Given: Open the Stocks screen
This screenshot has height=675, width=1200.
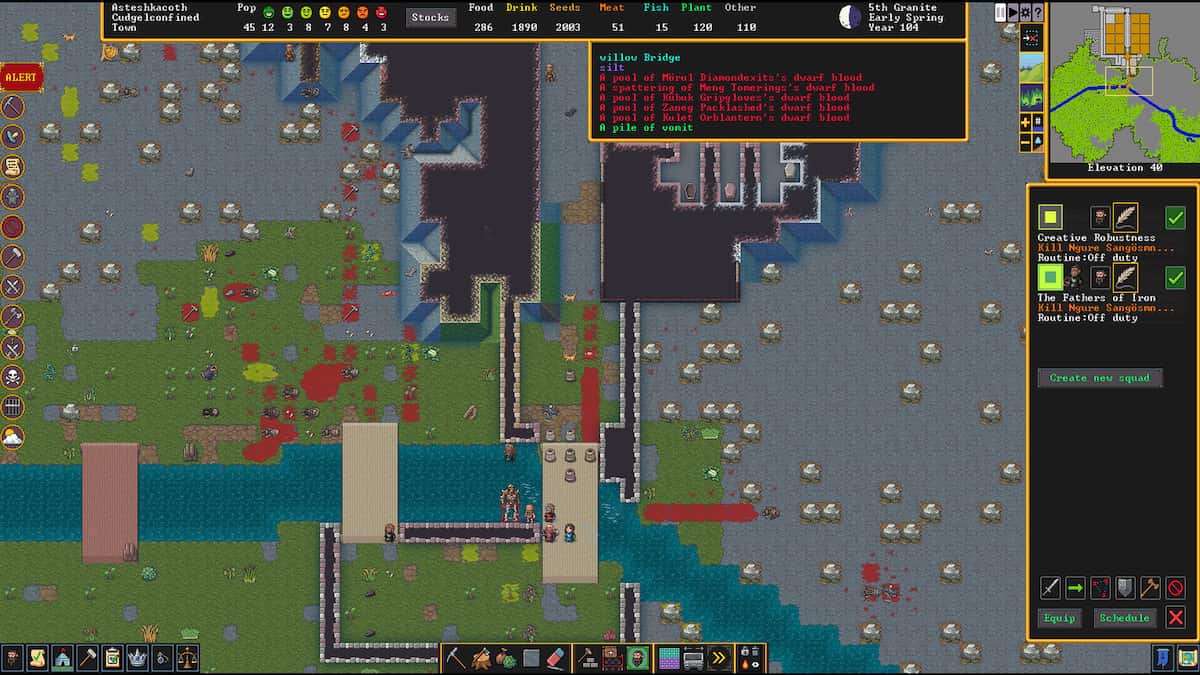Looking at the screenshot, I should 430,17.
